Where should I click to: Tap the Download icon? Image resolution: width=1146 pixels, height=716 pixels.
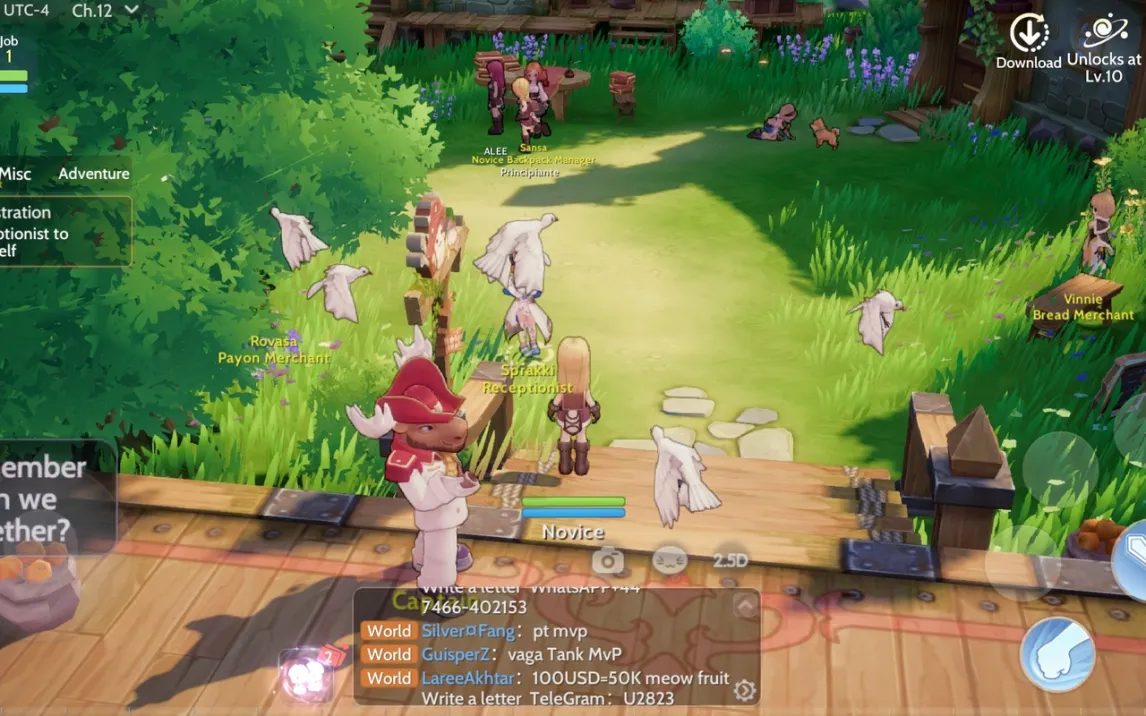1029,34
